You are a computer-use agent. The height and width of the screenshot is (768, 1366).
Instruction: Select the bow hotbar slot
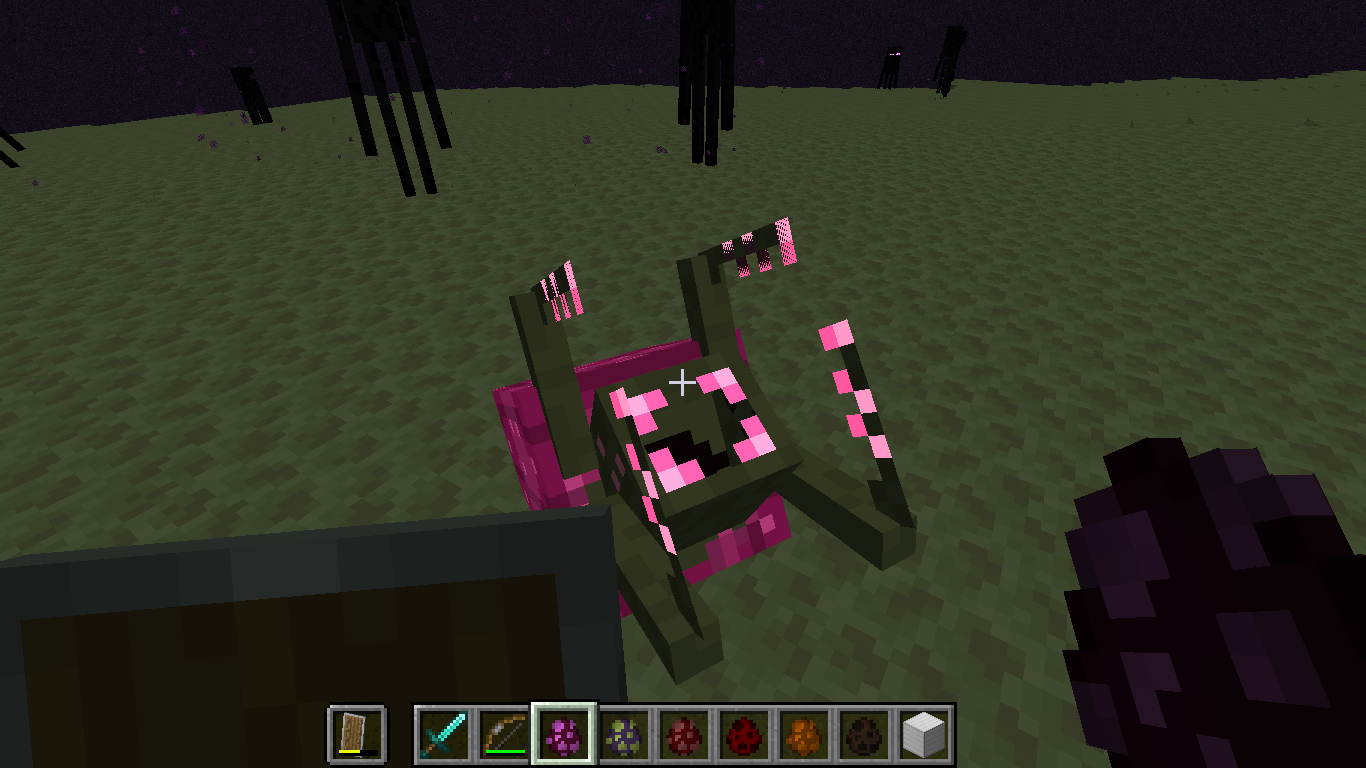pos(505,735)
